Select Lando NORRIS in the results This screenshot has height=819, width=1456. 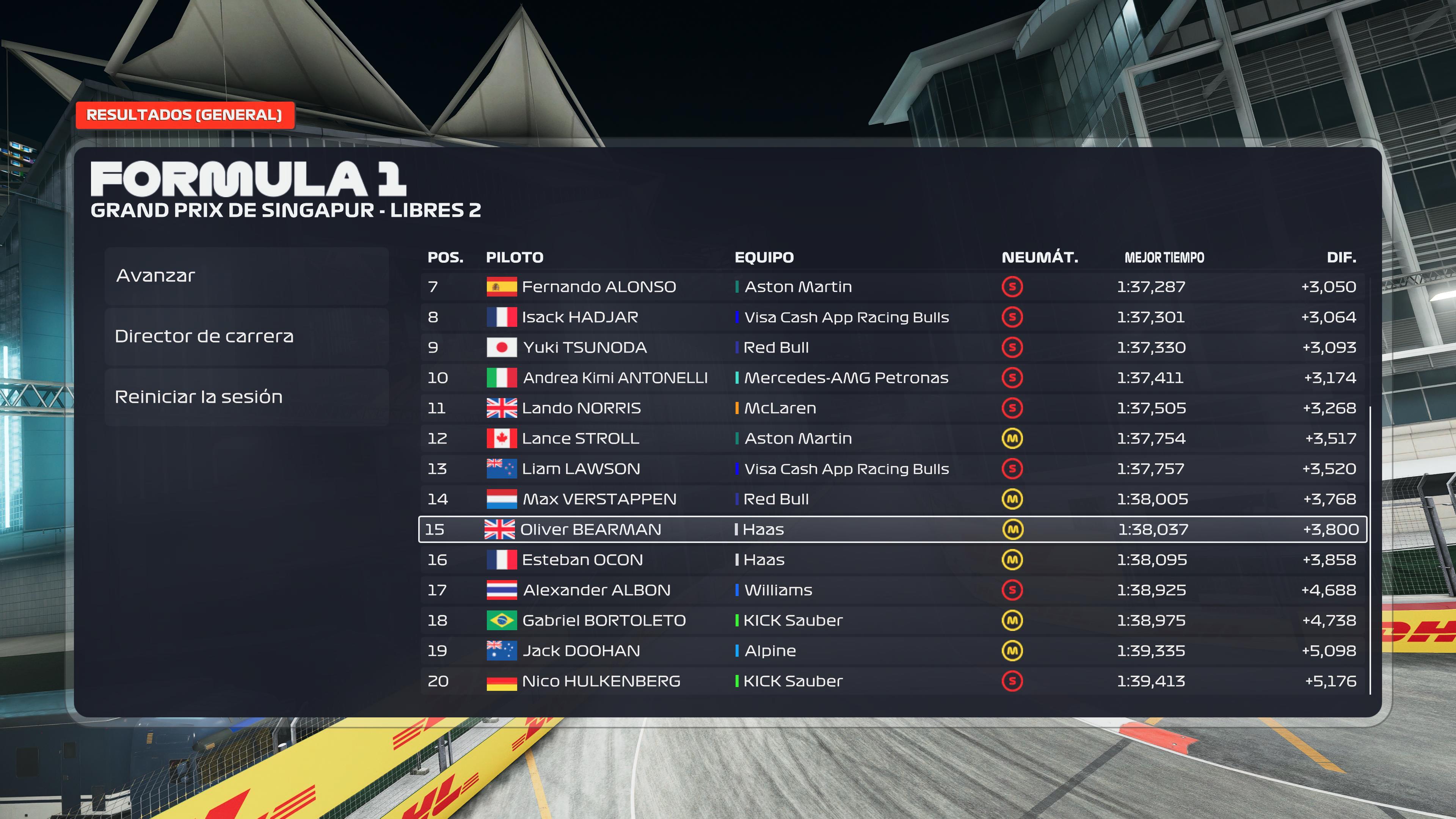pos(892,408)
